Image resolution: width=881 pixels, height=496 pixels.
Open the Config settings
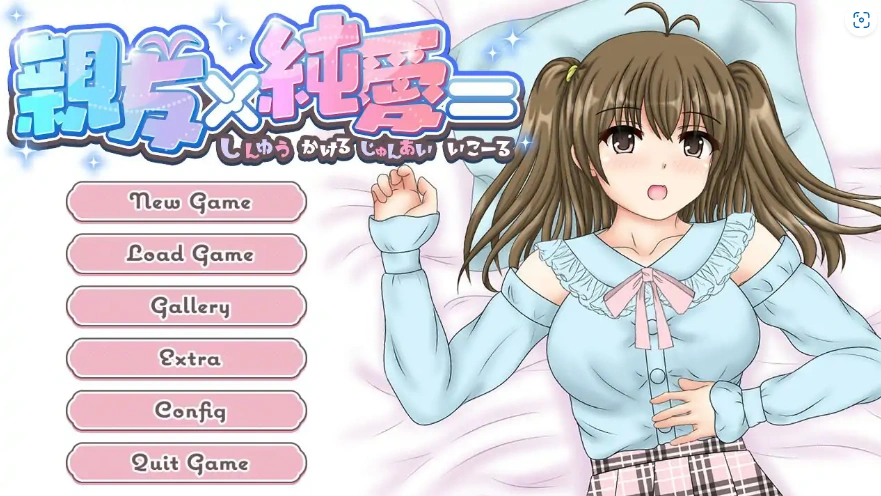pyautogui.click(x=187, y=410)
